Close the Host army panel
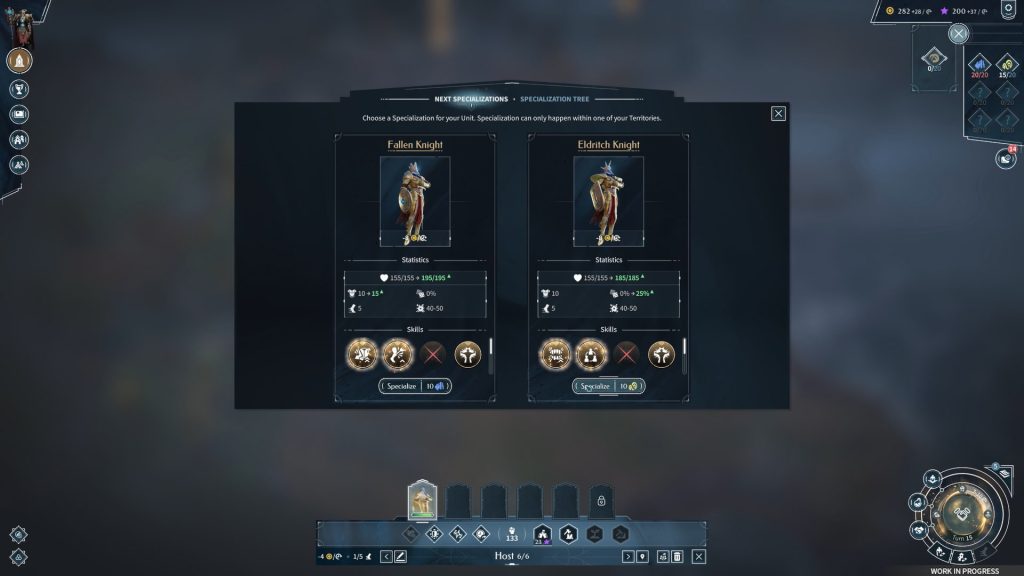 point(699,556)
